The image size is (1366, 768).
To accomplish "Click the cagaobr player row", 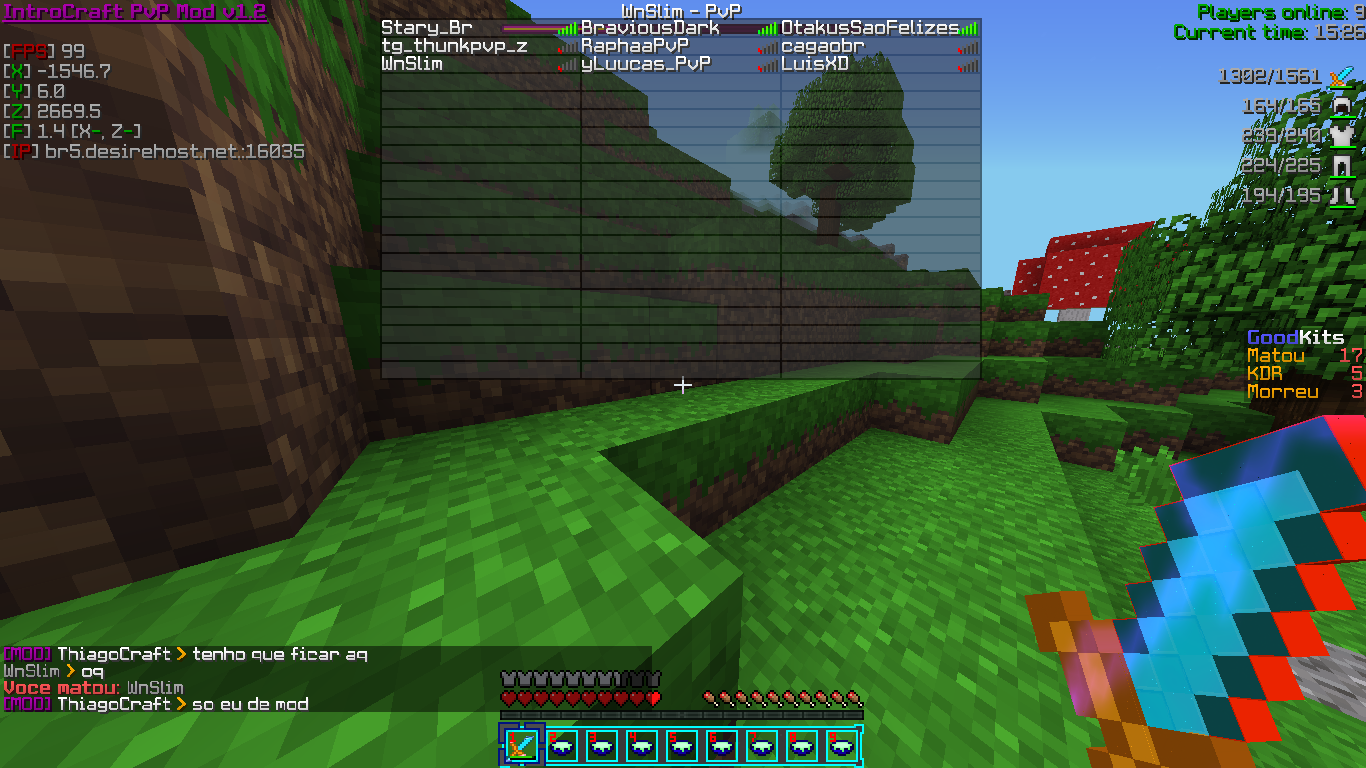I will pos(822,46).
